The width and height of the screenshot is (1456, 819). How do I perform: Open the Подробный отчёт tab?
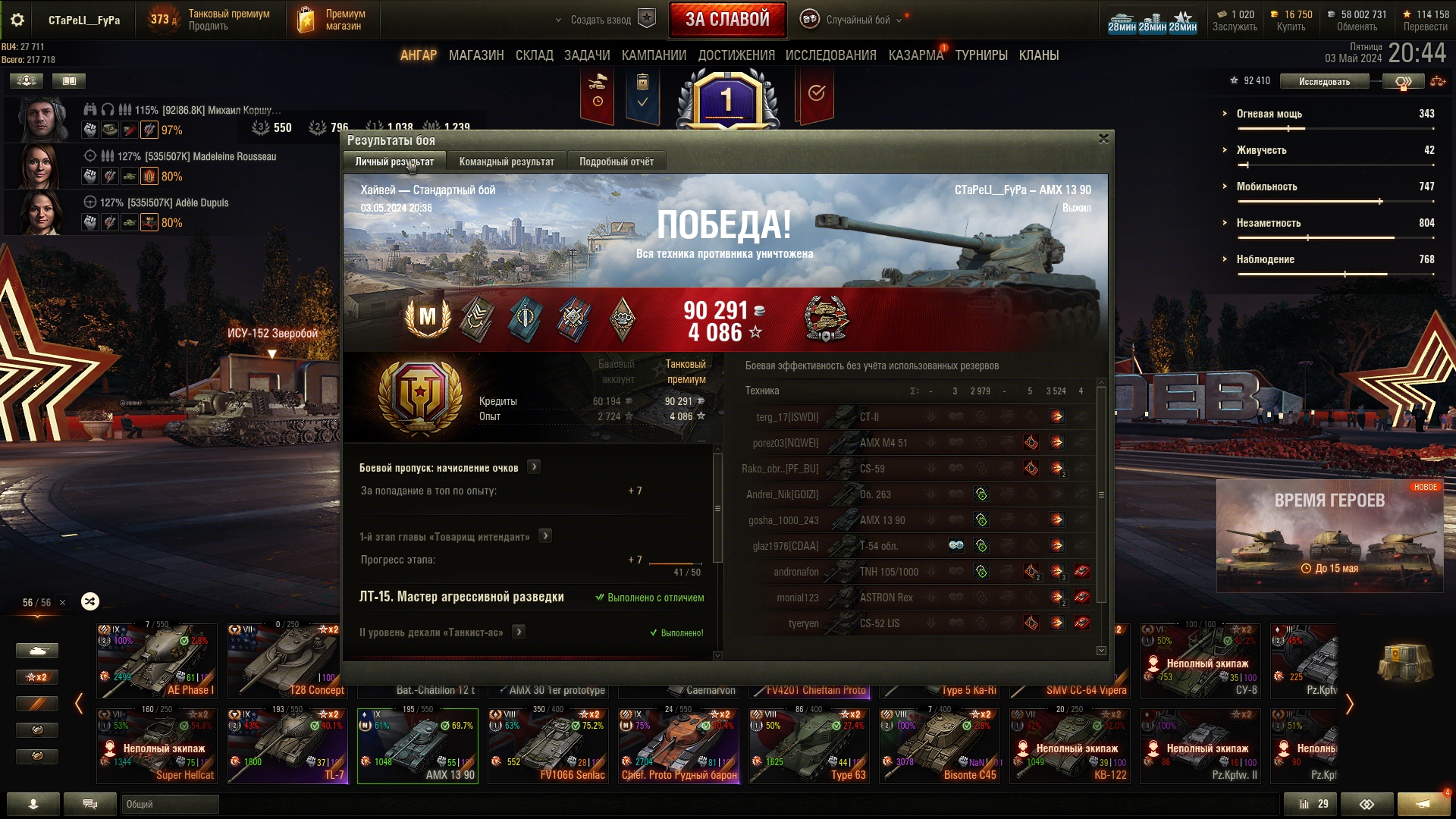pos(617,162)
